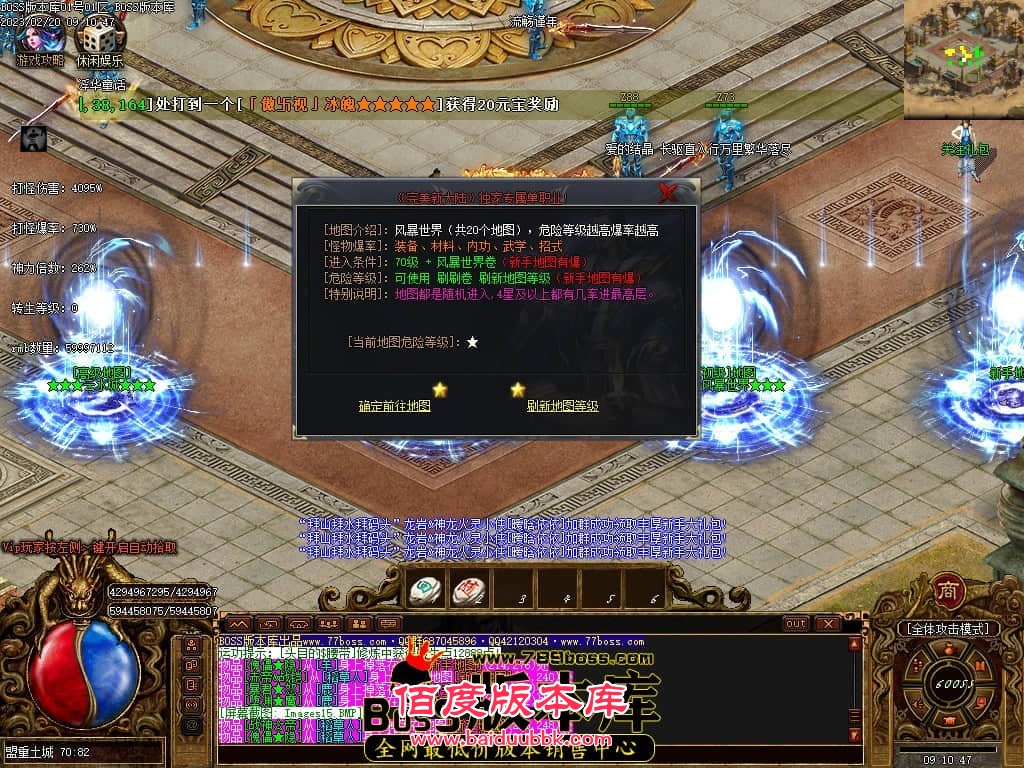Image resolution: width=1024 pixels, height=768 pixels.
Task: Open the red 商 shop button
Action: (x=946, y=590)
